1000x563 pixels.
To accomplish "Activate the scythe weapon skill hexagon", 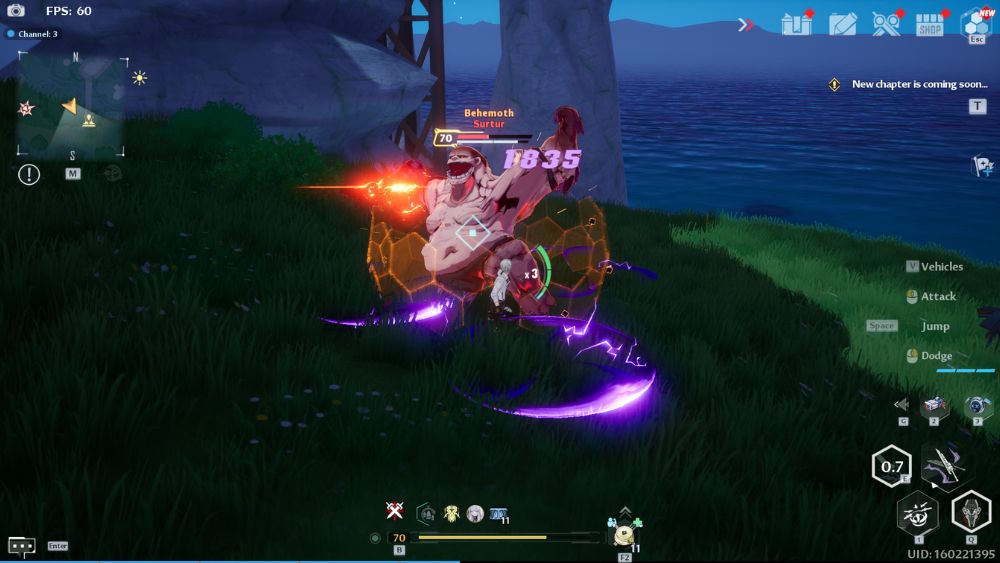I will pos(942,465).
